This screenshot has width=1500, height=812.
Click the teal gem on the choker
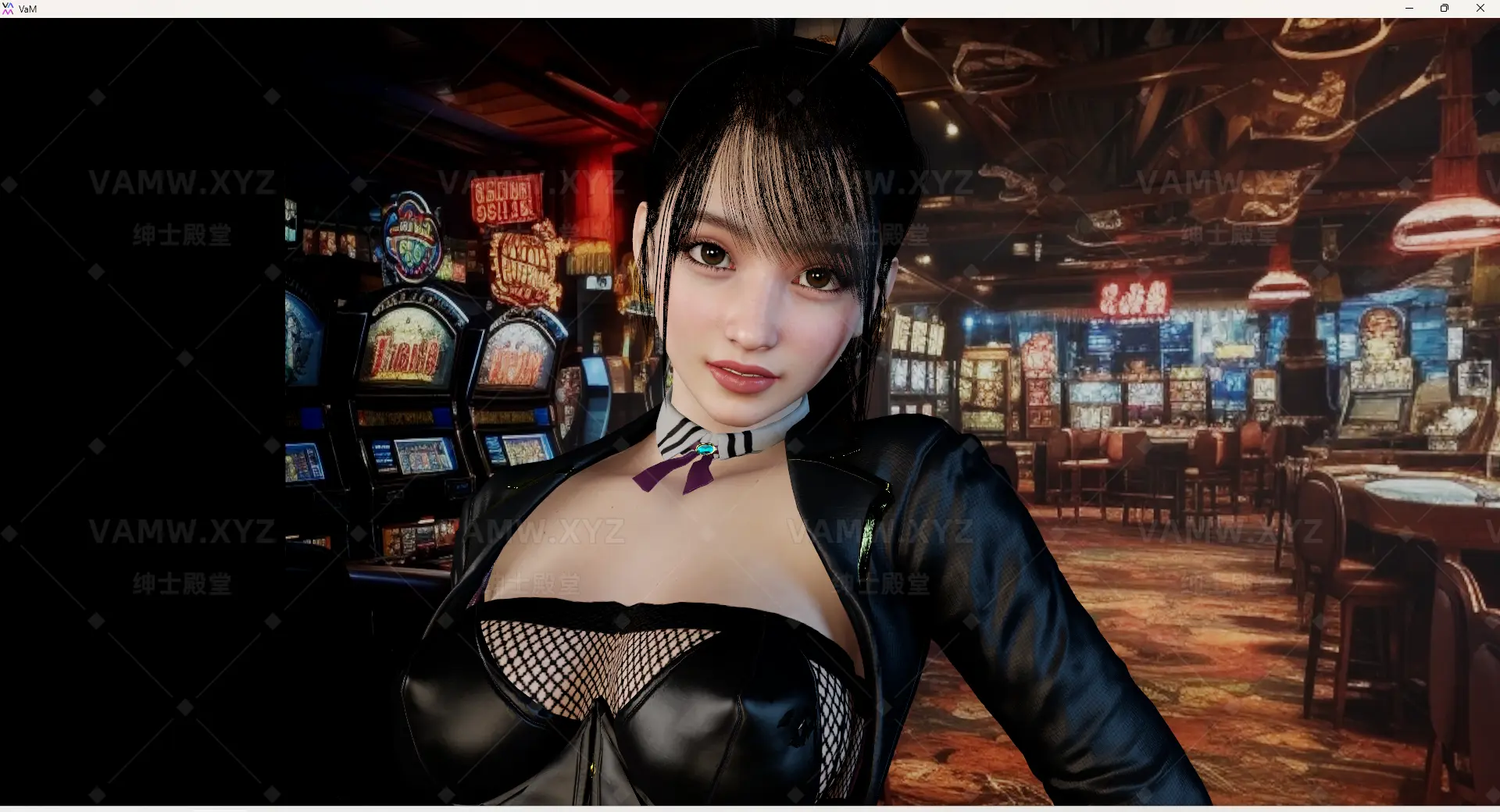pos(704,448)
